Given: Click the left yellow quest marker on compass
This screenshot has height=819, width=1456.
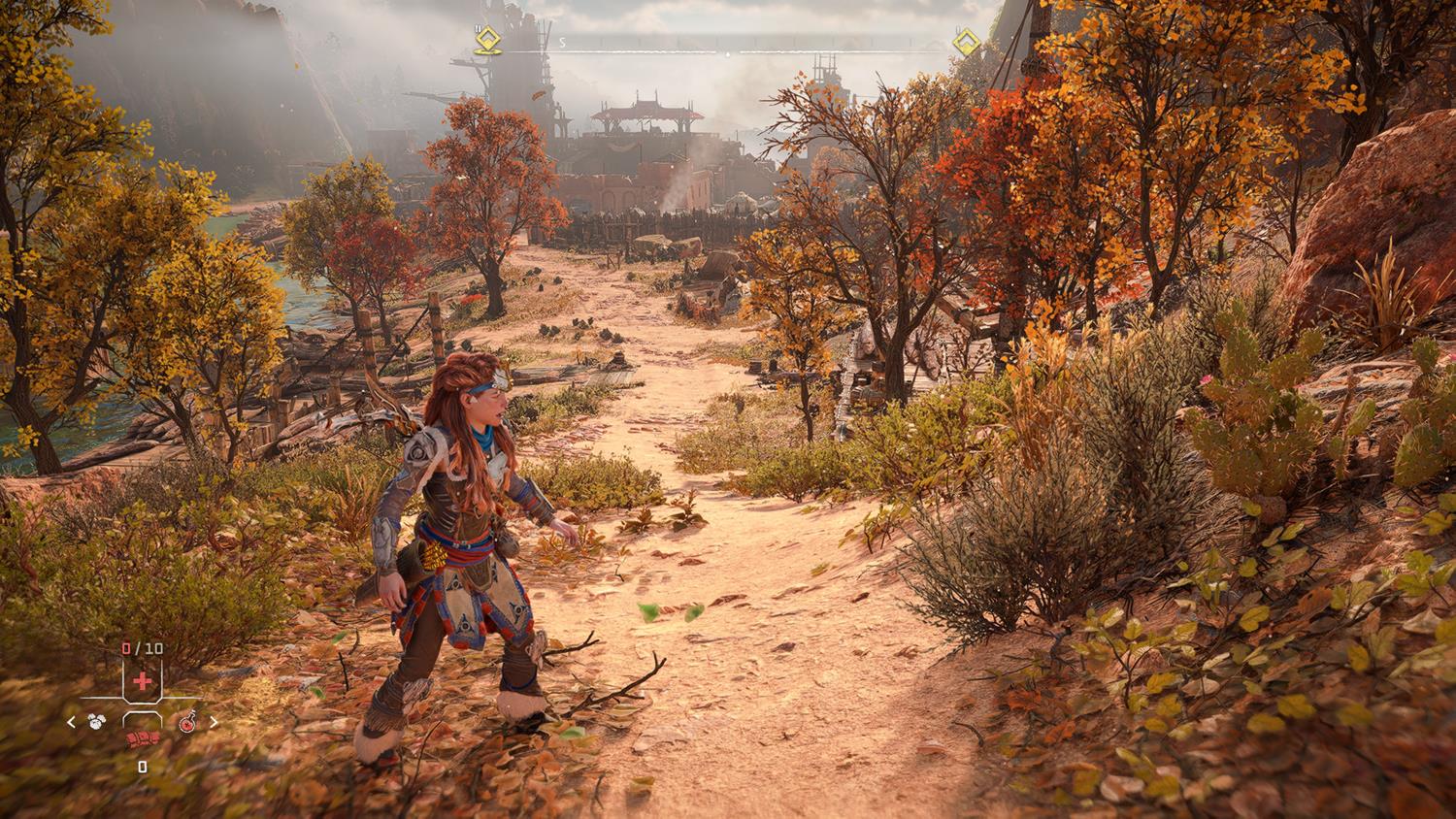Looking at the screenshot, I should point(487,41).
